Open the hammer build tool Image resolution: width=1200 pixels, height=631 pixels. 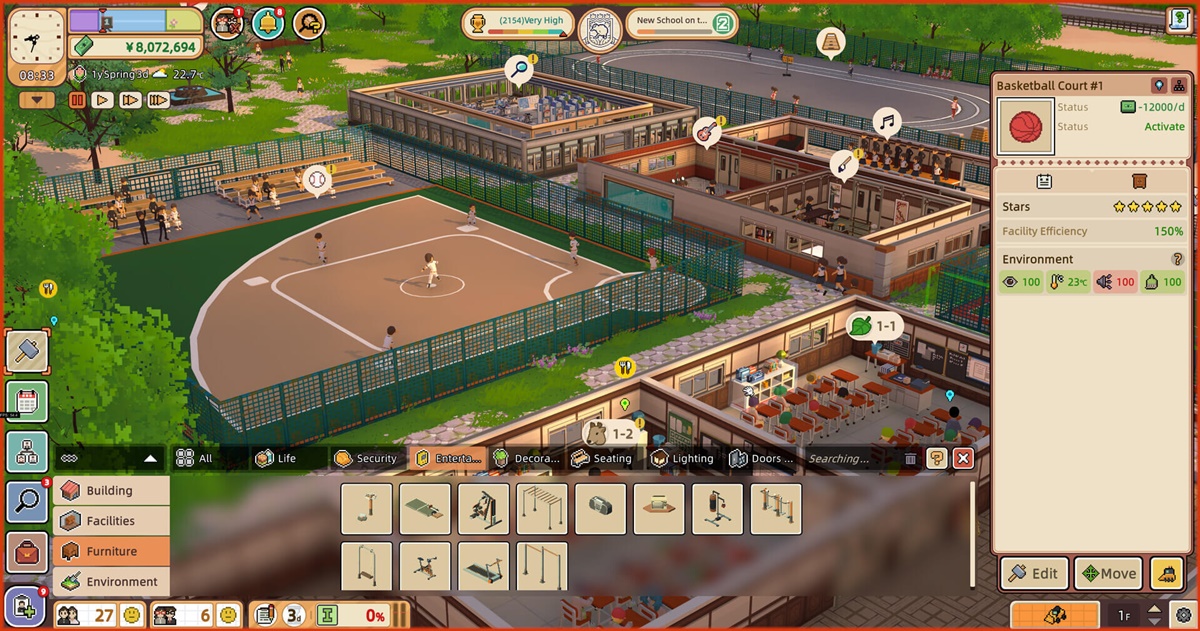[x=27, y=350]
